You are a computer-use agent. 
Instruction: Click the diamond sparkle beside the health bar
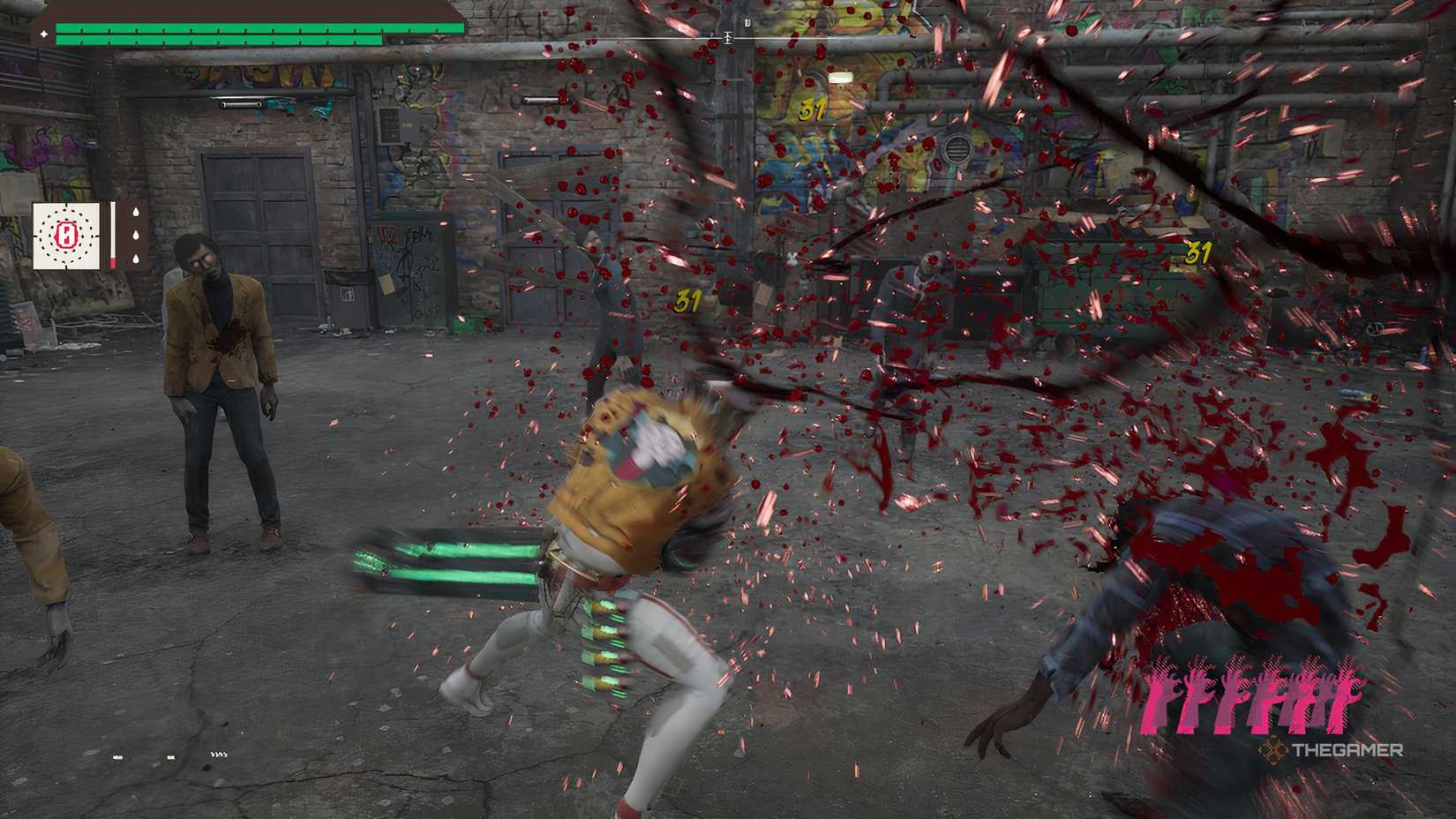pos(45,34)
